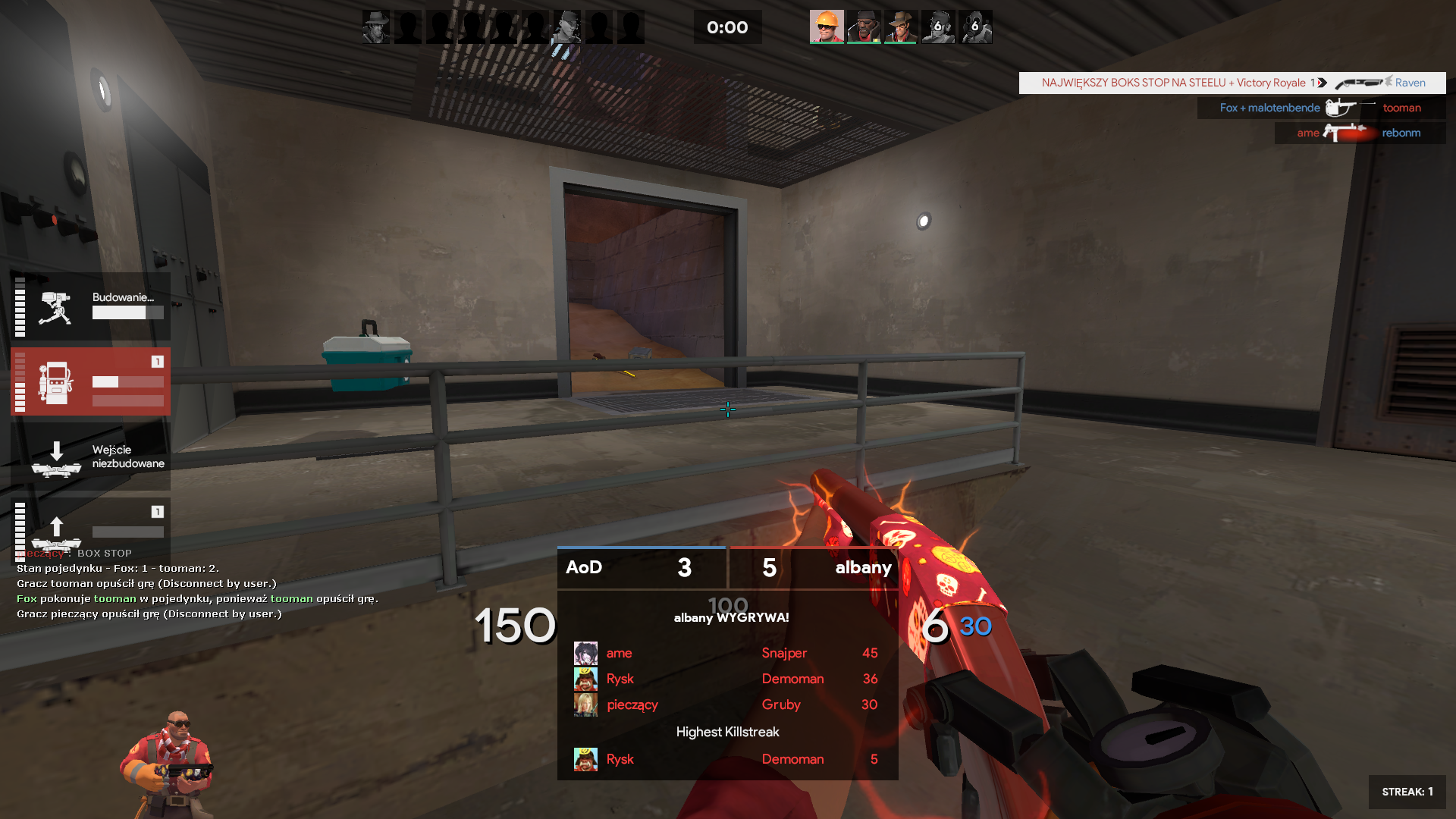Select the teleporter entrance 'Wejście niezbudowane' panel
The image size is (1456, 819).
tap(90, 457)
